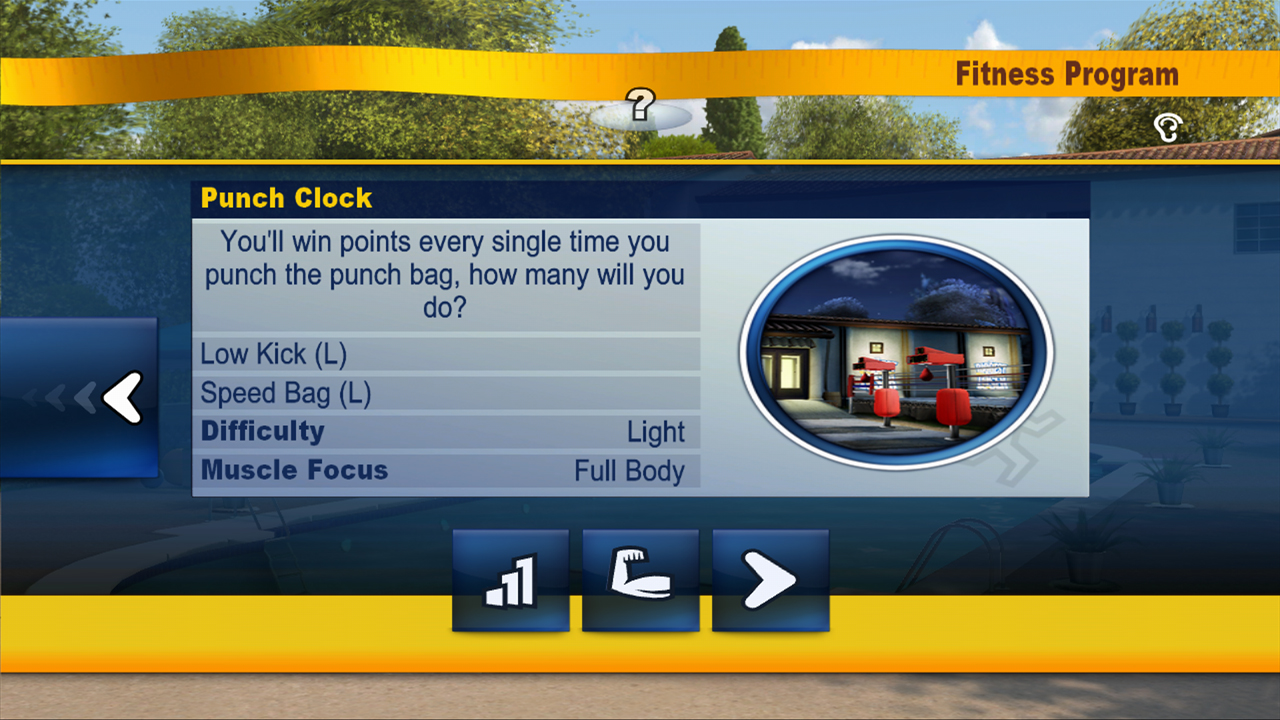
Task: Click the punch bag gym preview thumbnail
Action: [x=896, y=352]
